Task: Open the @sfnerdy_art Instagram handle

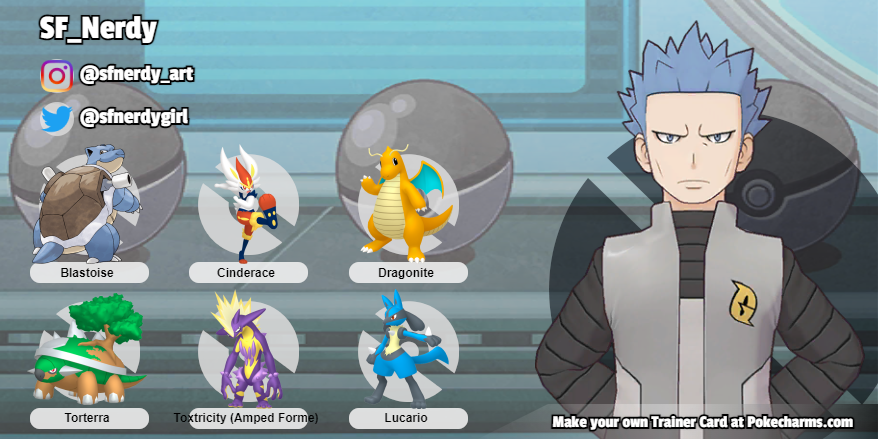Action: coord(136,74)
